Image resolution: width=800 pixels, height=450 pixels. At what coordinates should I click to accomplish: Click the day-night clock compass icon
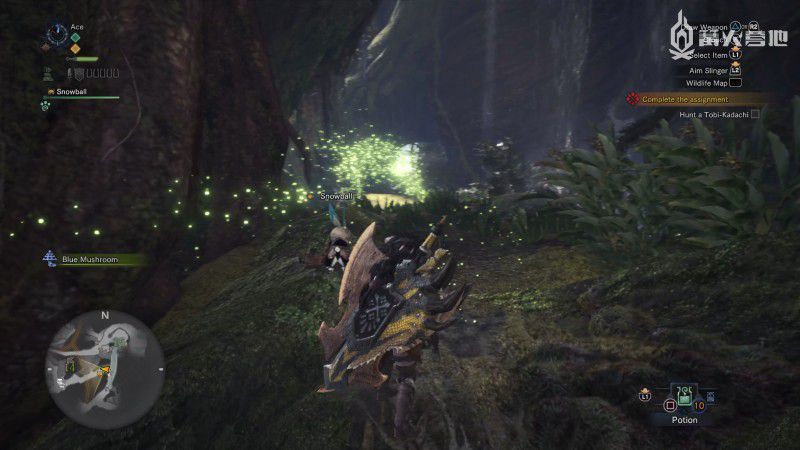(x=56, y=37)
